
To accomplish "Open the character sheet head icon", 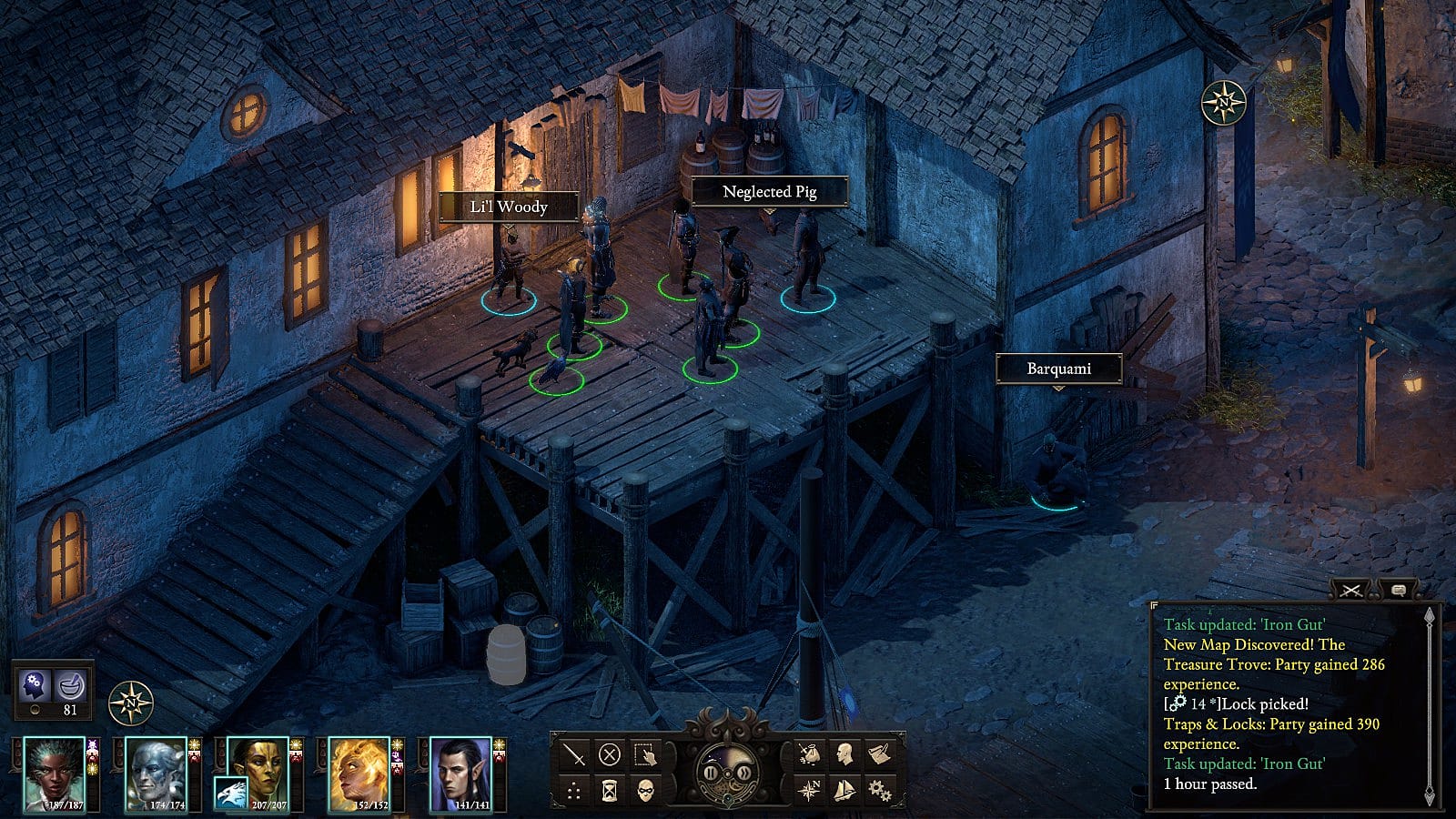I will click(844, 754).
